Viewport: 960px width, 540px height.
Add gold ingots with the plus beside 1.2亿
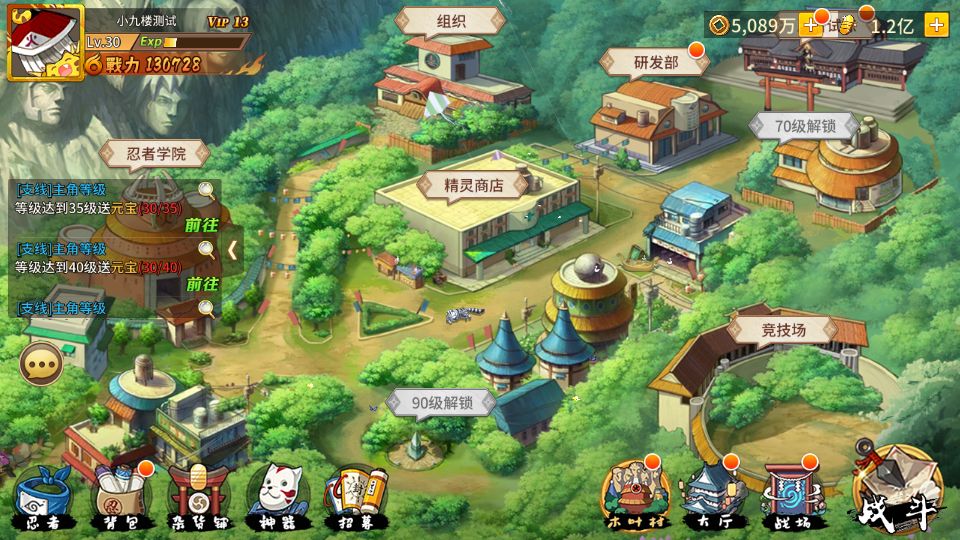pyautogui.click(x=936, y=26)
